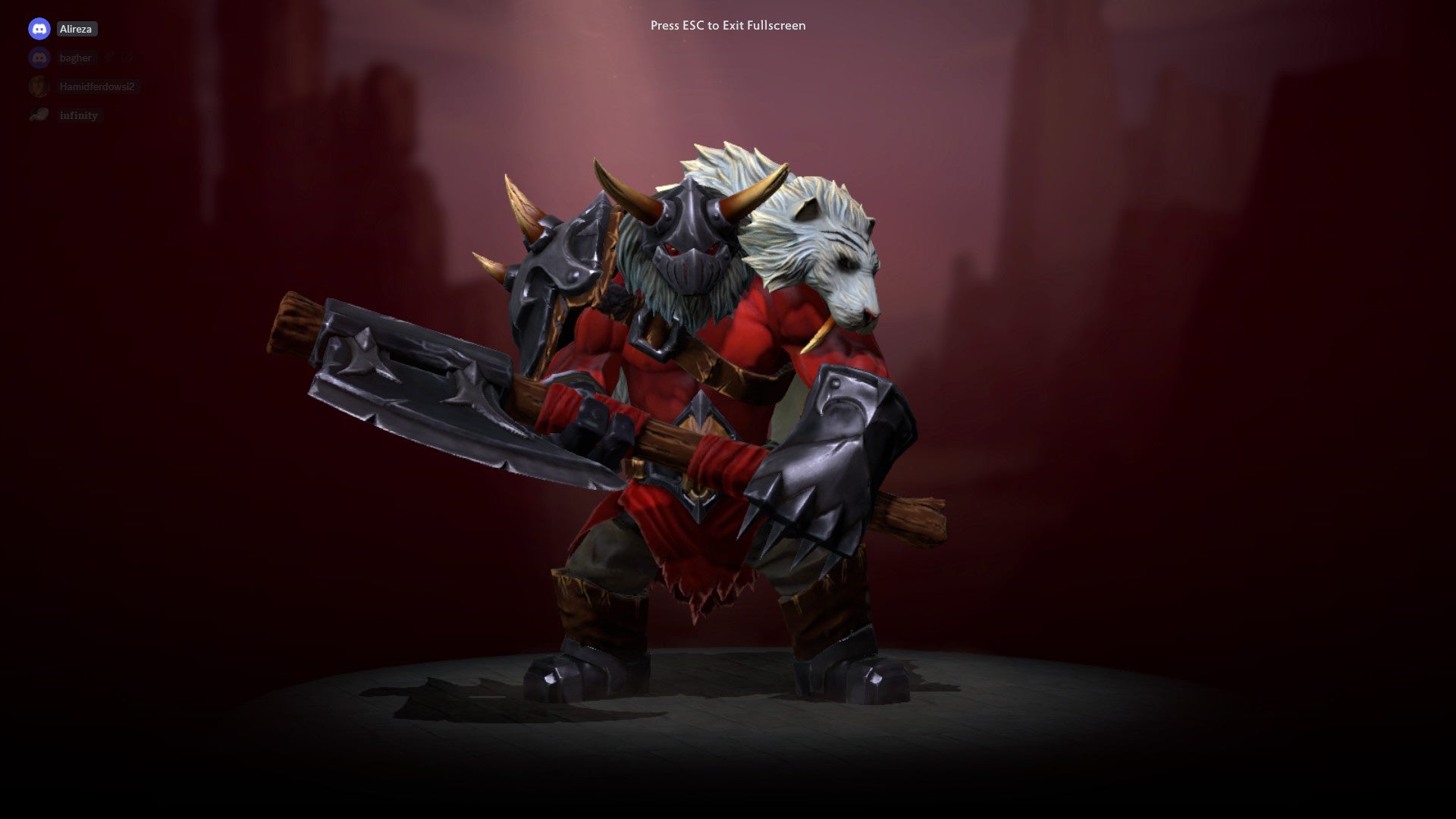Click infinity's avatar image

39,114
